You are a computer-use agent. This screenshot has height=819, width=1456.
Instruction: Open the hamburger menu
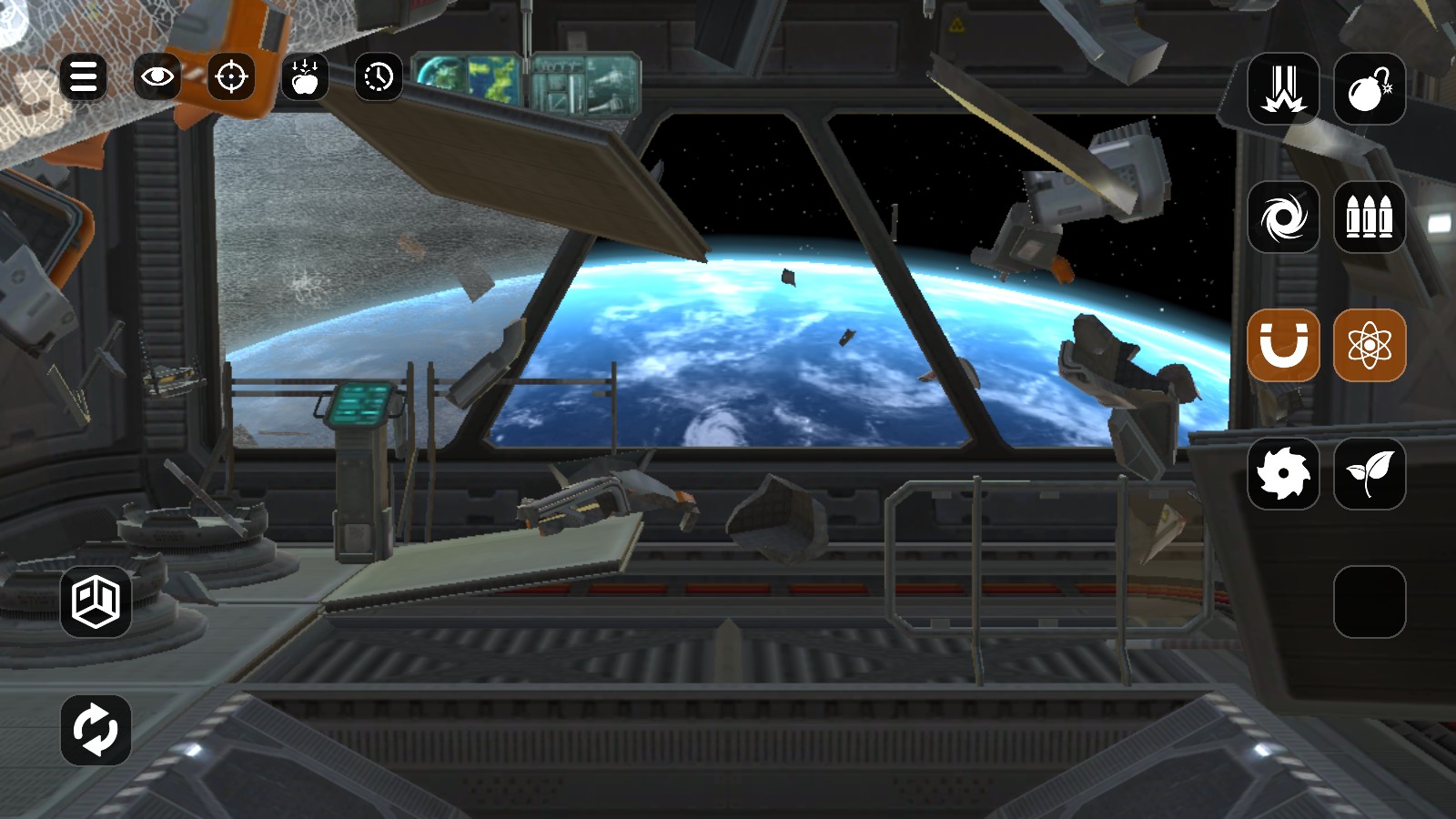click(x=83, y=76)
